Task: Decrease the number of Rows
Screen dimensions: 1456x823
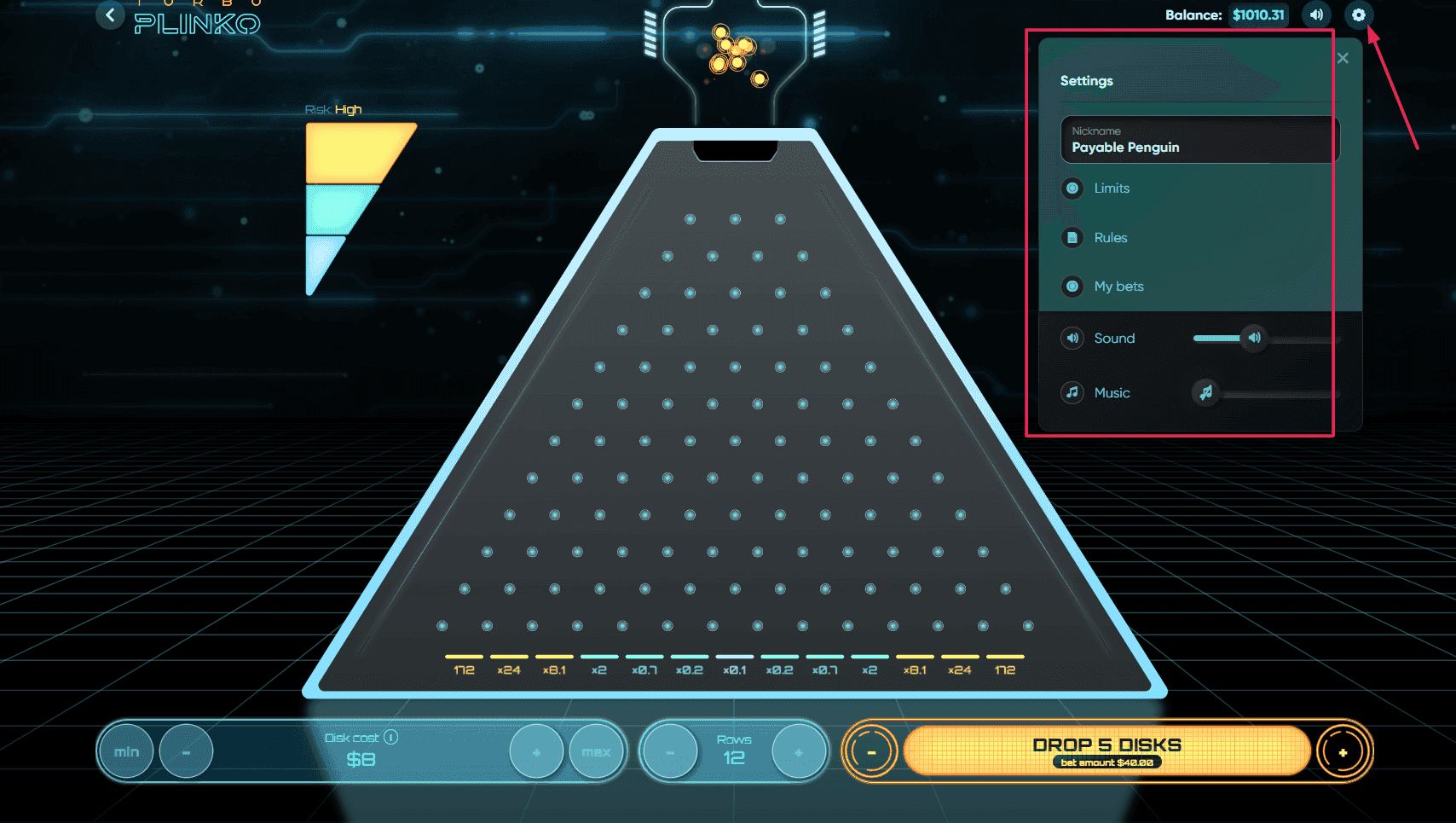Action: point(670,751)
